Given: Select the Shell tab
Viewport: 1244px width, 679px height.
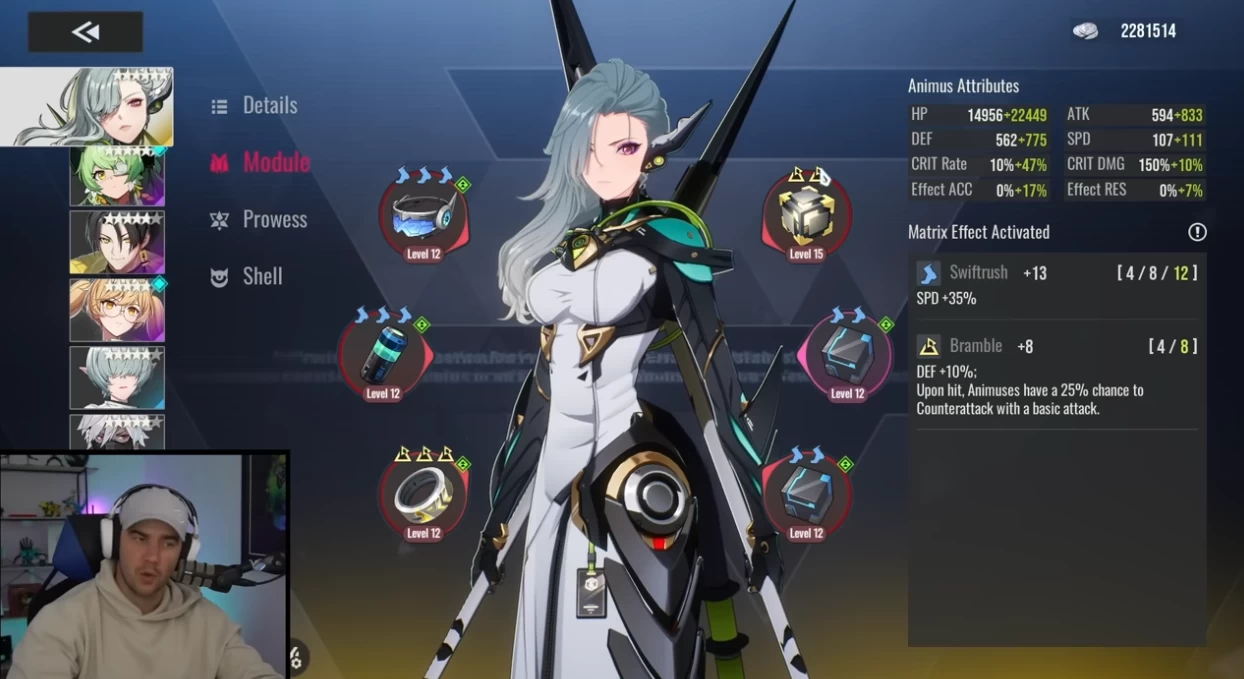Looking at the screenshot, I should tap(262, 276).
